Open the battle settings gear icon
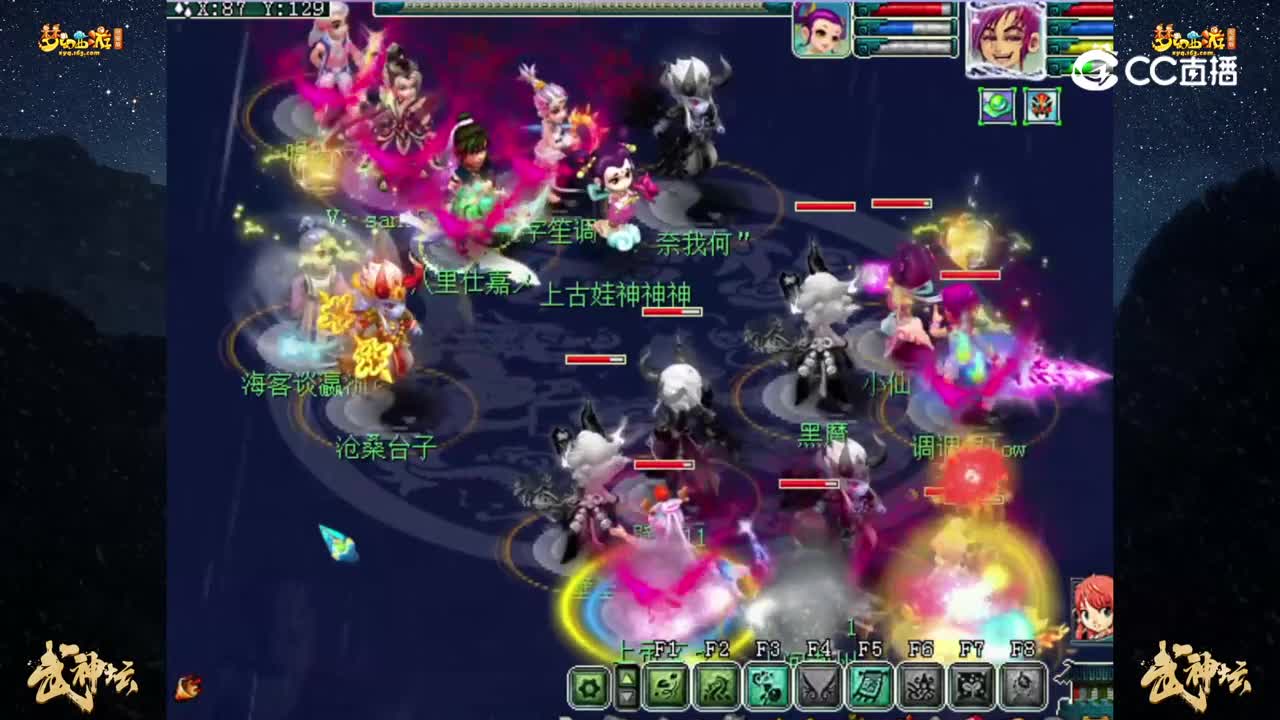 (x=588, y=686)
